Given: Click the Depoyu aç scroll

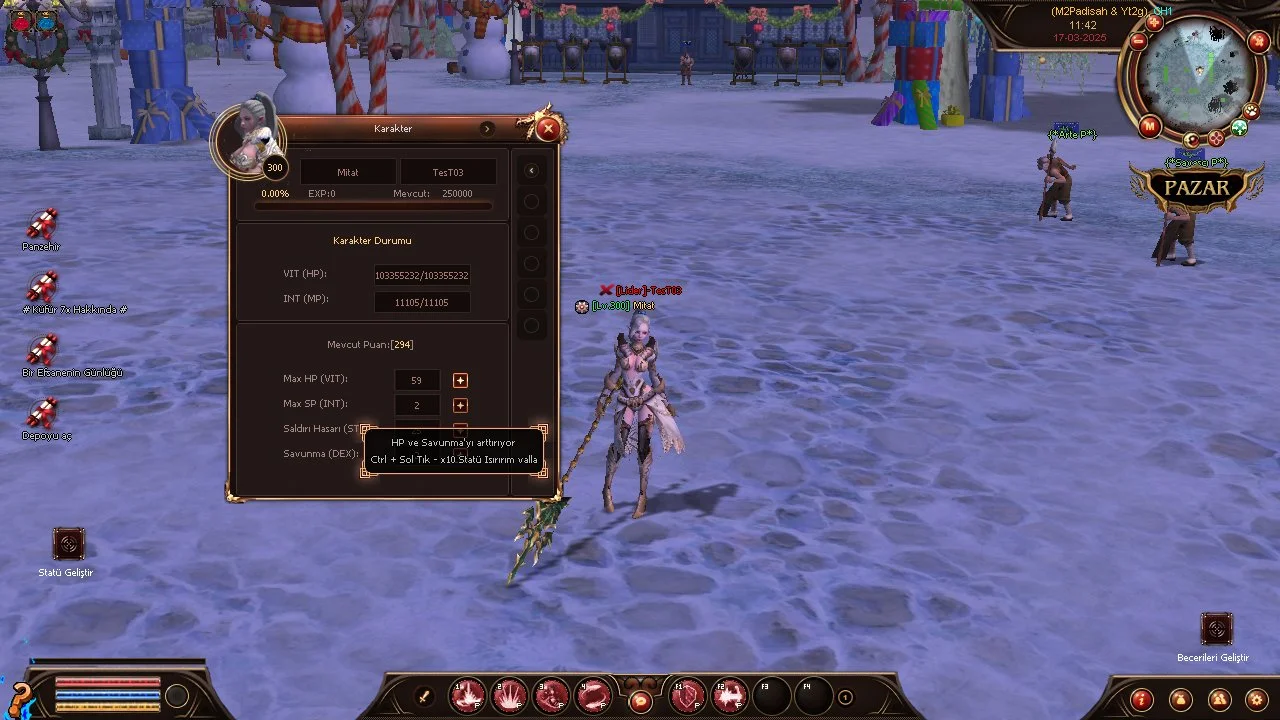Looking at the screenshot, I should [42, 414].
